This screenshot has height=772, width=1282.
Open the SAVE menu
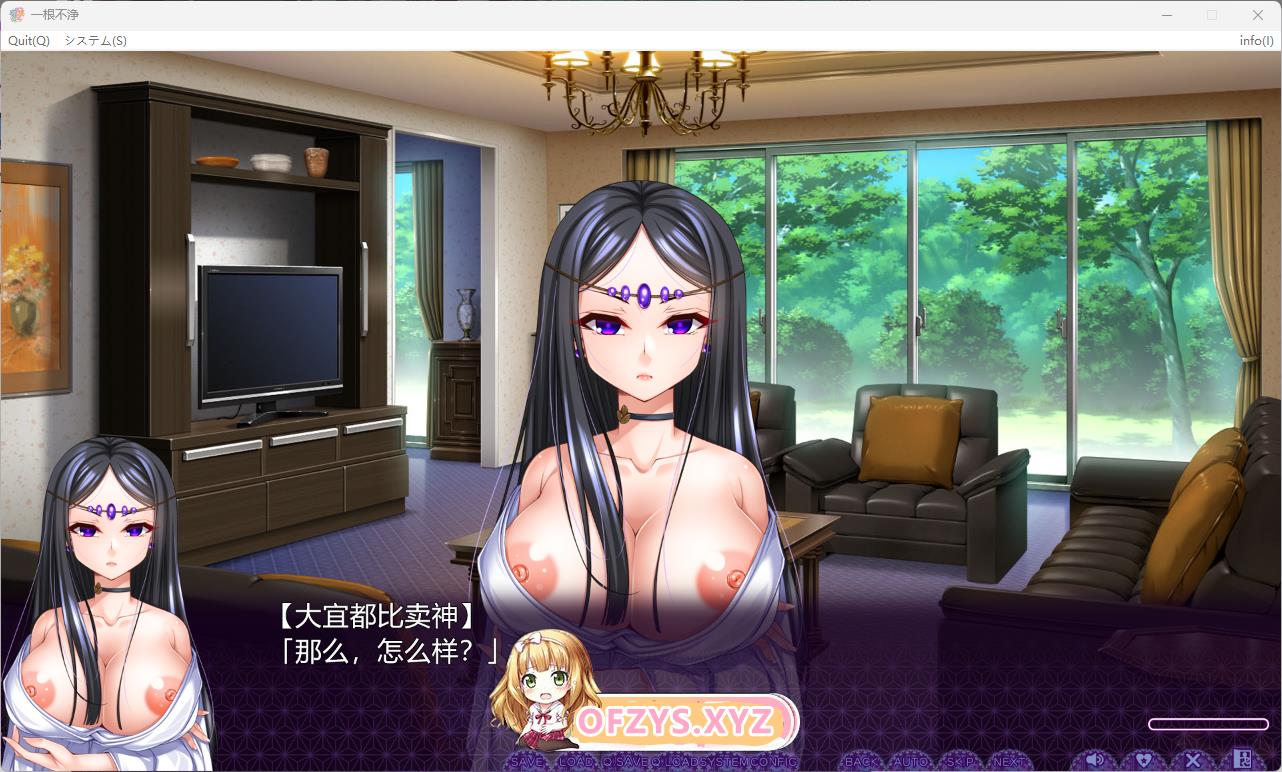point(526,761)
